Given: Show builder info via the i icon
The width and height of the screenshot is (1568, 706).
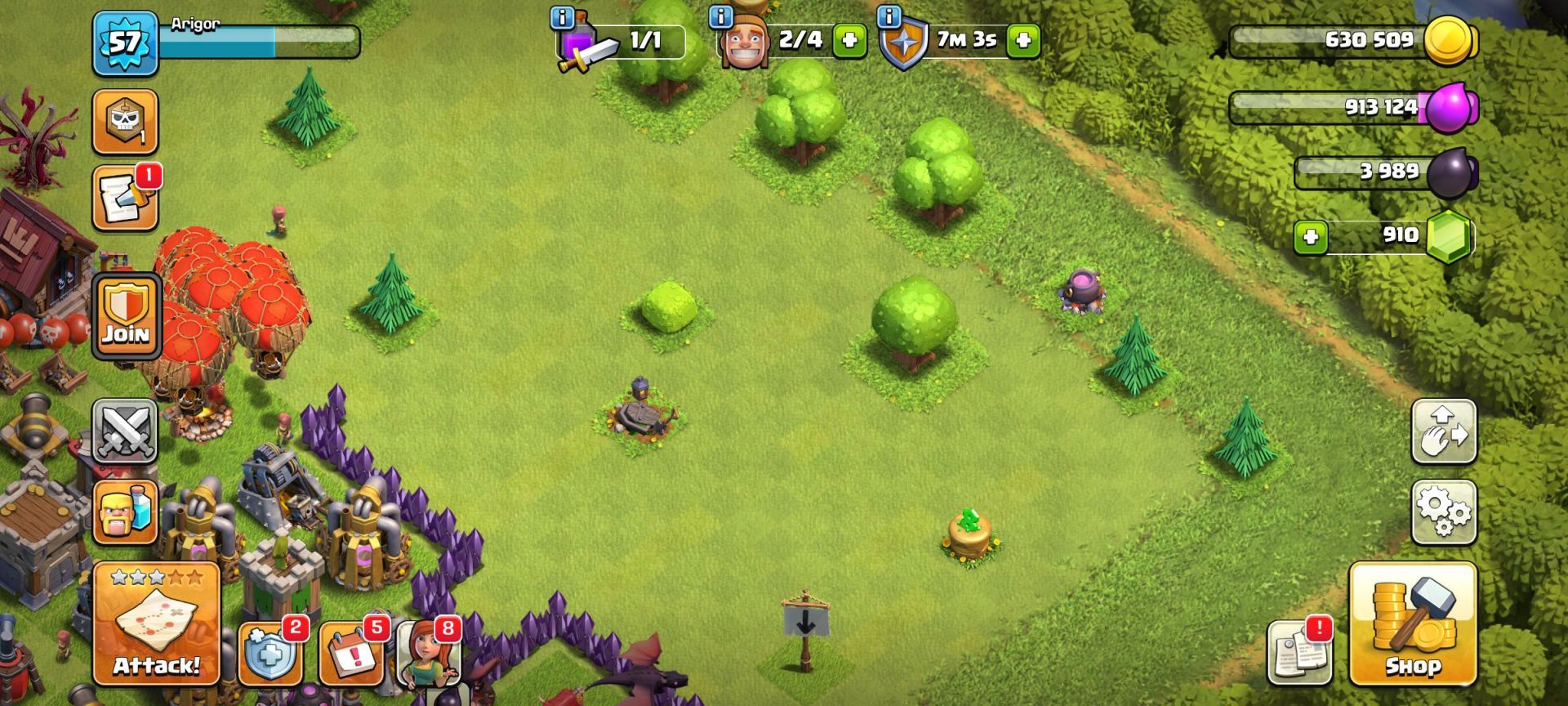Looking at the screenshot, I should [720, 16].
